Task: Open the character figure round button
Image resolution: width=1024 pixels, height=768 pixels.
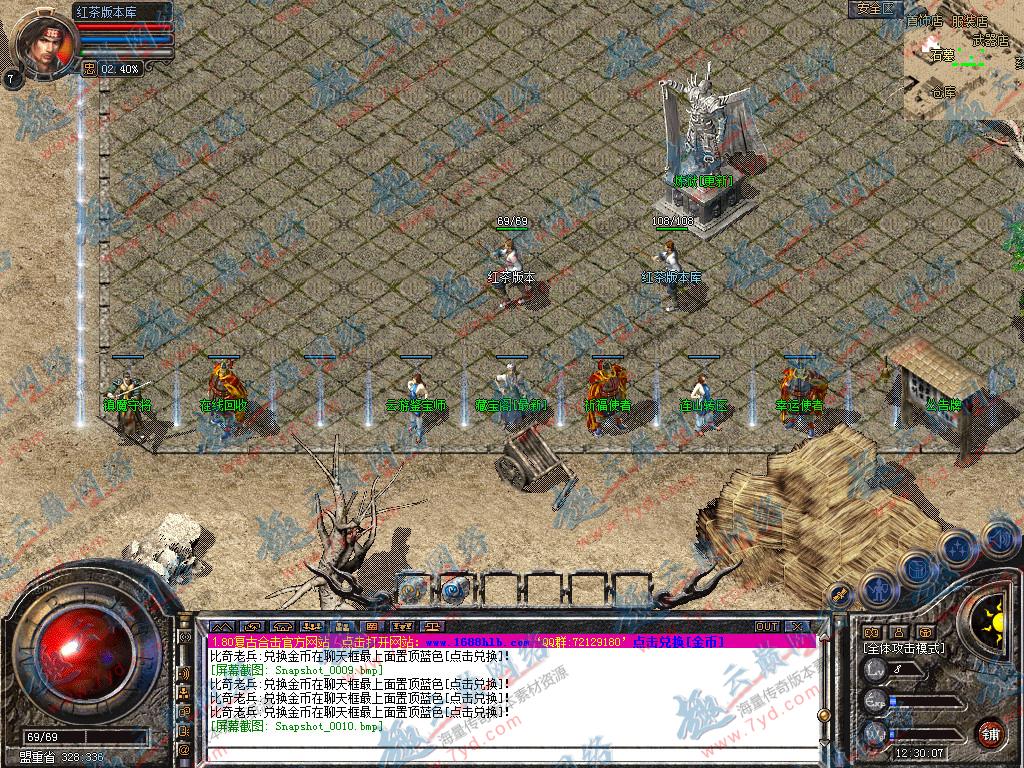Action: point(879,589)
